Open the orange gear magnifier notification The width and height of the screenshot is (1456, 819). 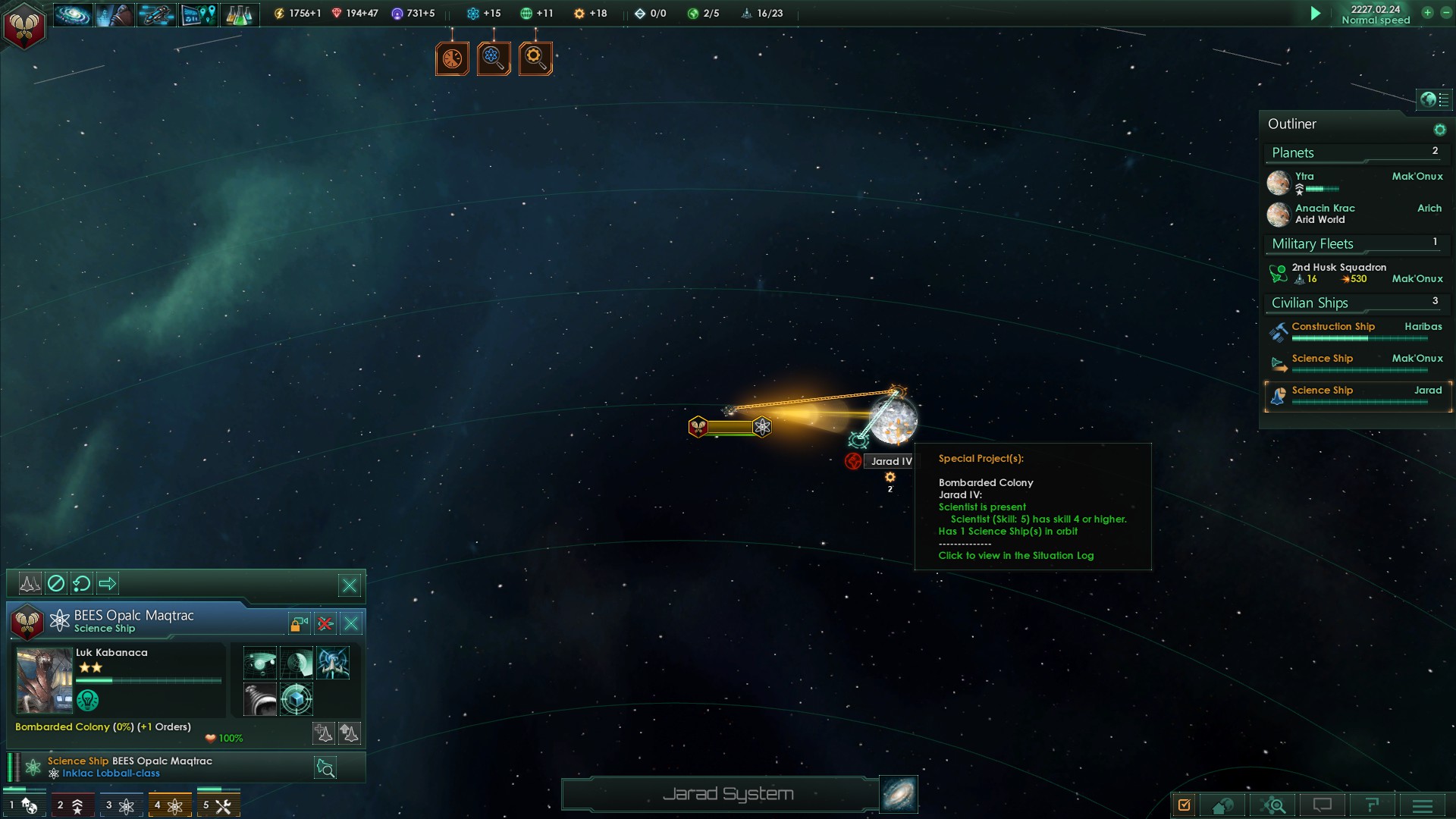(x=535, y=58)
